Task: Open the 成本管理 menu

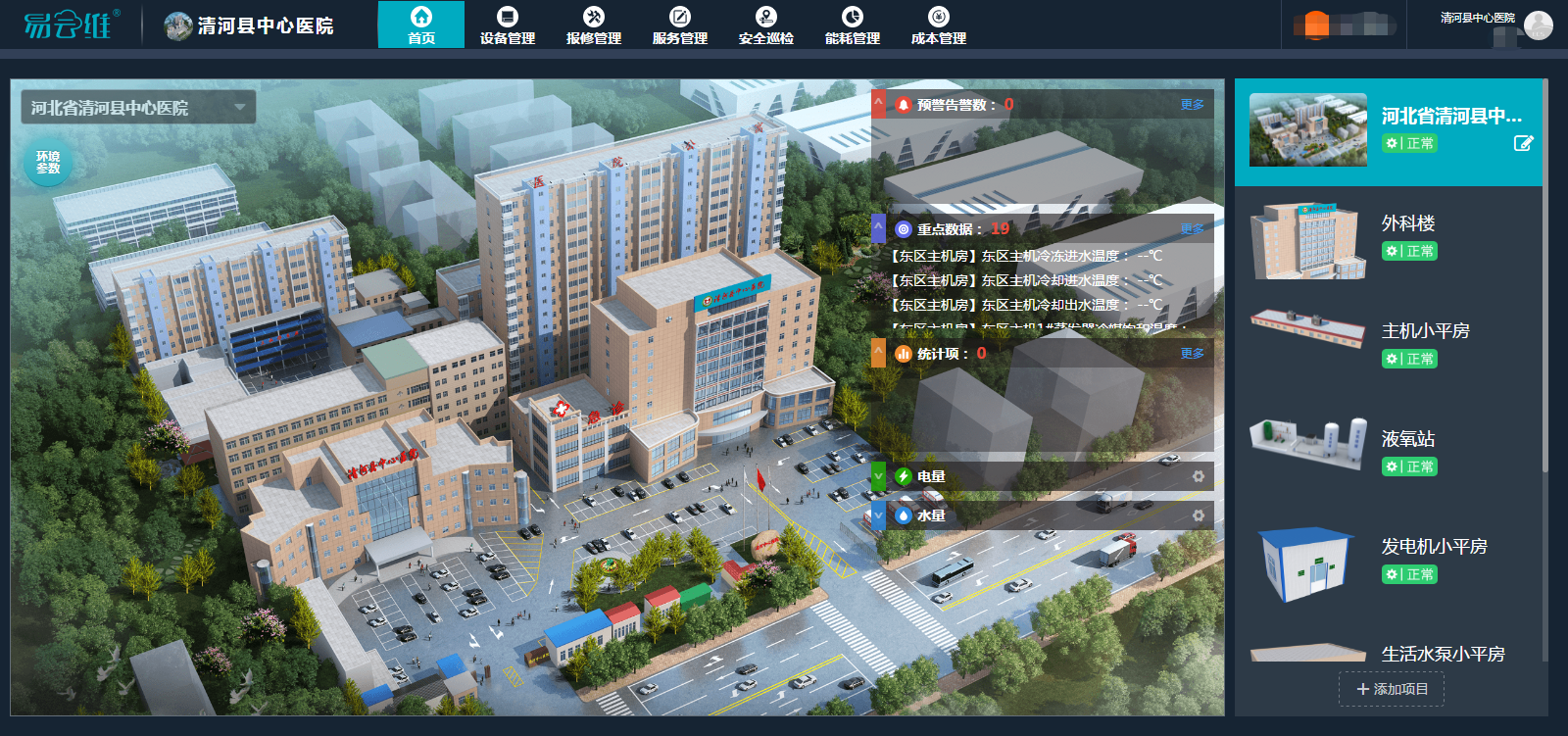Action: click(939, 25)
